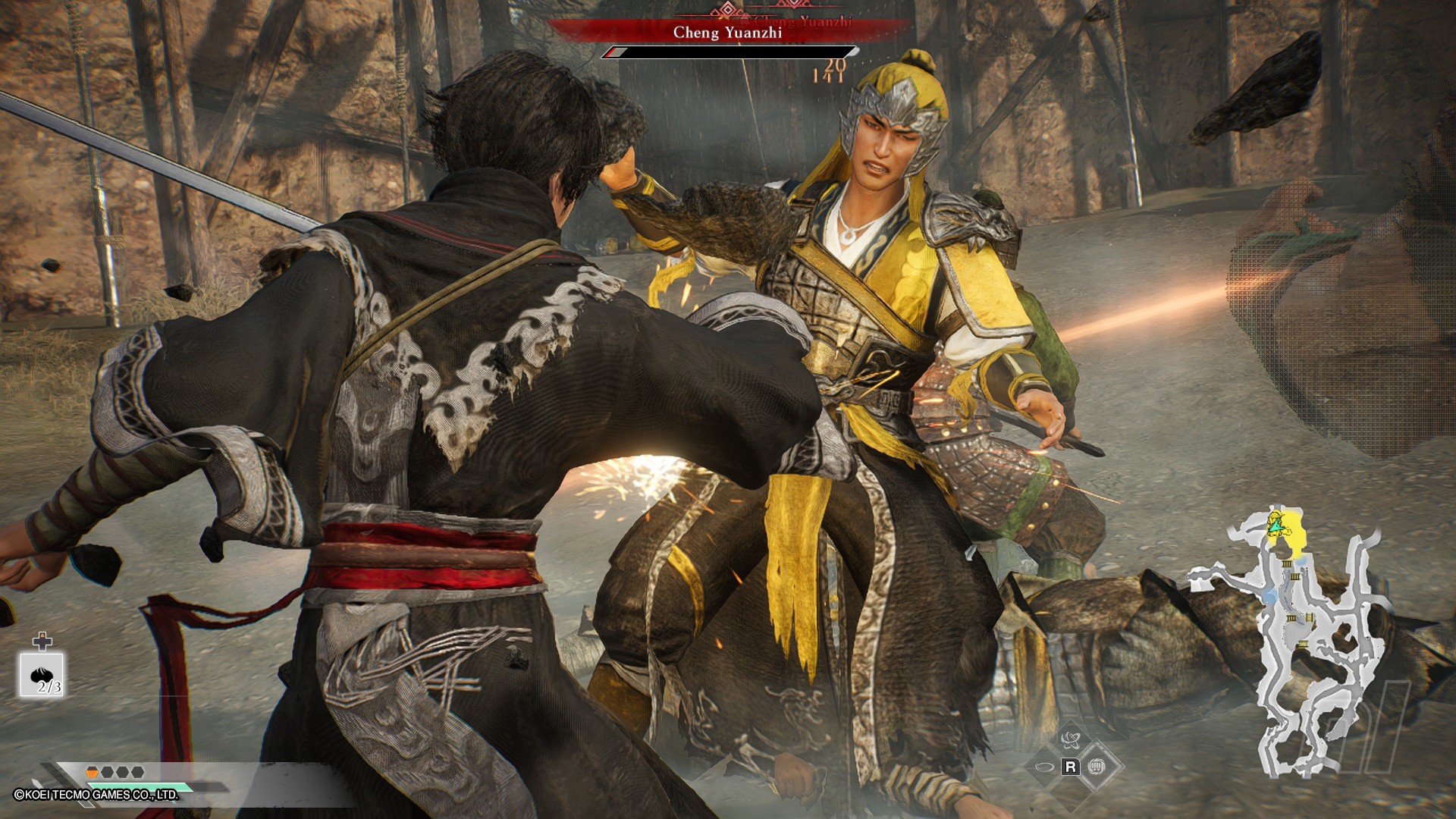Viewport: 1456px width, 819px height.
Task: Use the meat bun healing item slot
Action: (x=42, y=675)
